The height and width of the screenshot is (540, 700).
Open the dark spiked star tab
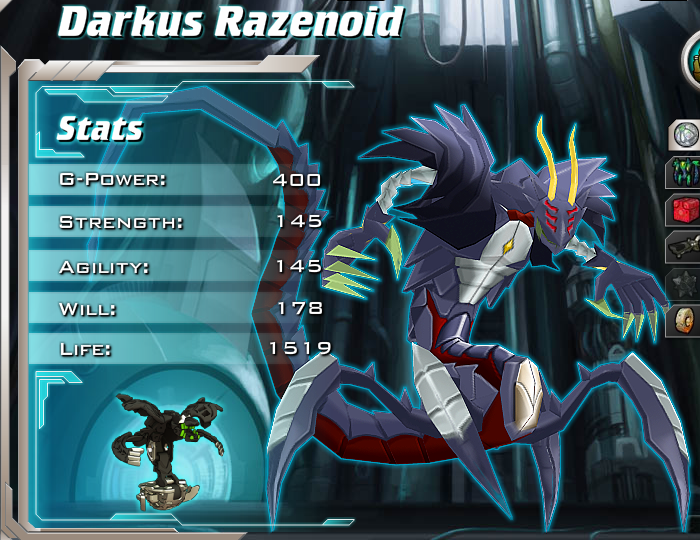tap(685, 284)
